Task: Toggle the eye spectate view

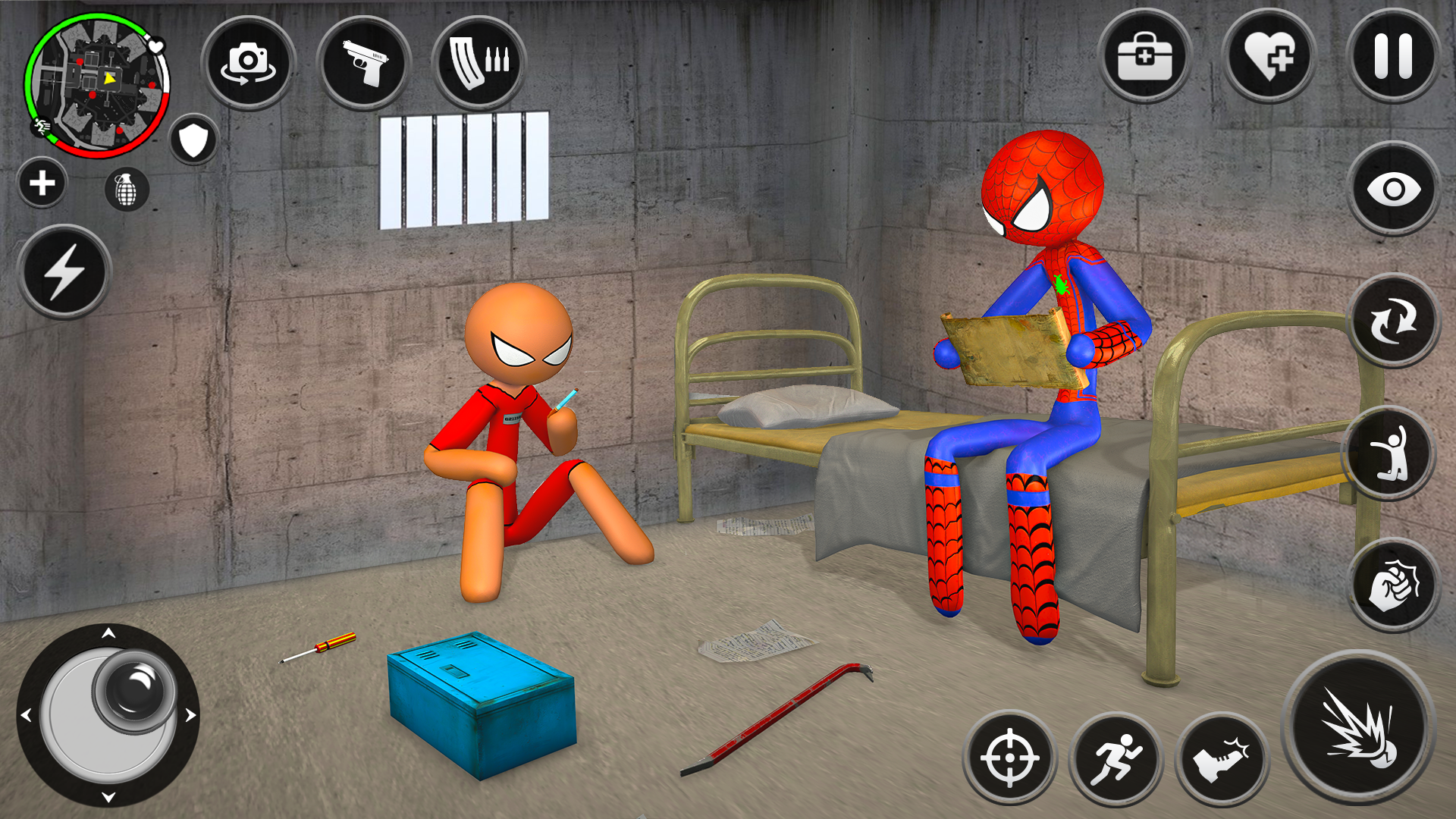Action: click(1395, 188)
